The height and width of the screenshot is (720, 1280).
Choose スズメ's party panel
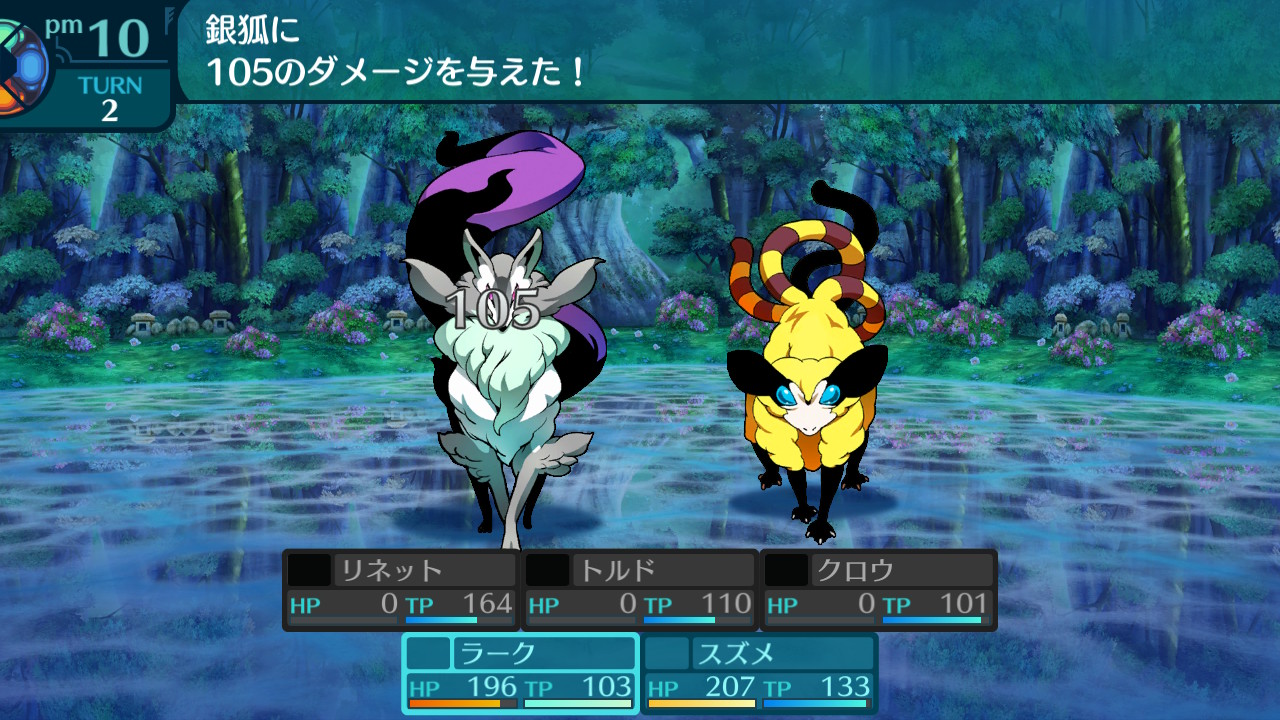[x=759, y=672]
